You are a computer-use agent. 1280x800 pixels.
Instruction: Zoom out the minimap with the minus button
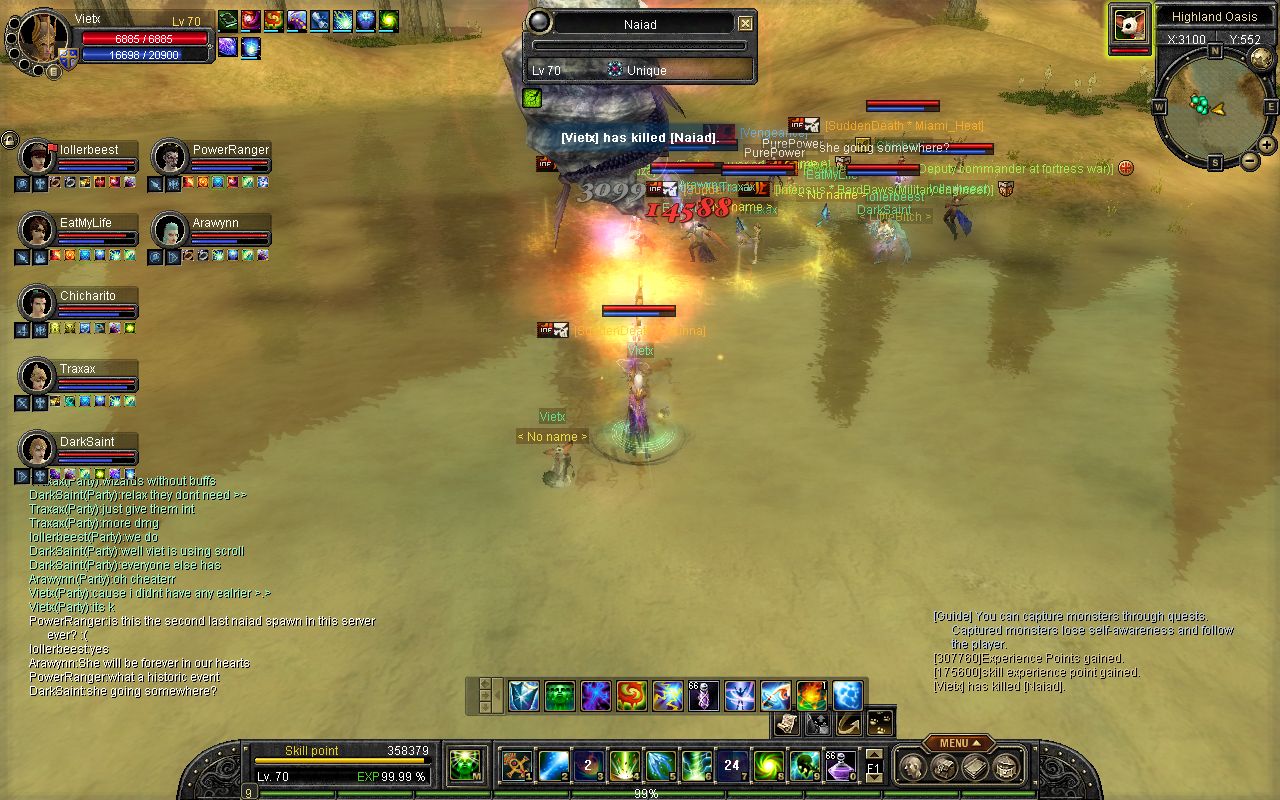(x=1250, y=160)
